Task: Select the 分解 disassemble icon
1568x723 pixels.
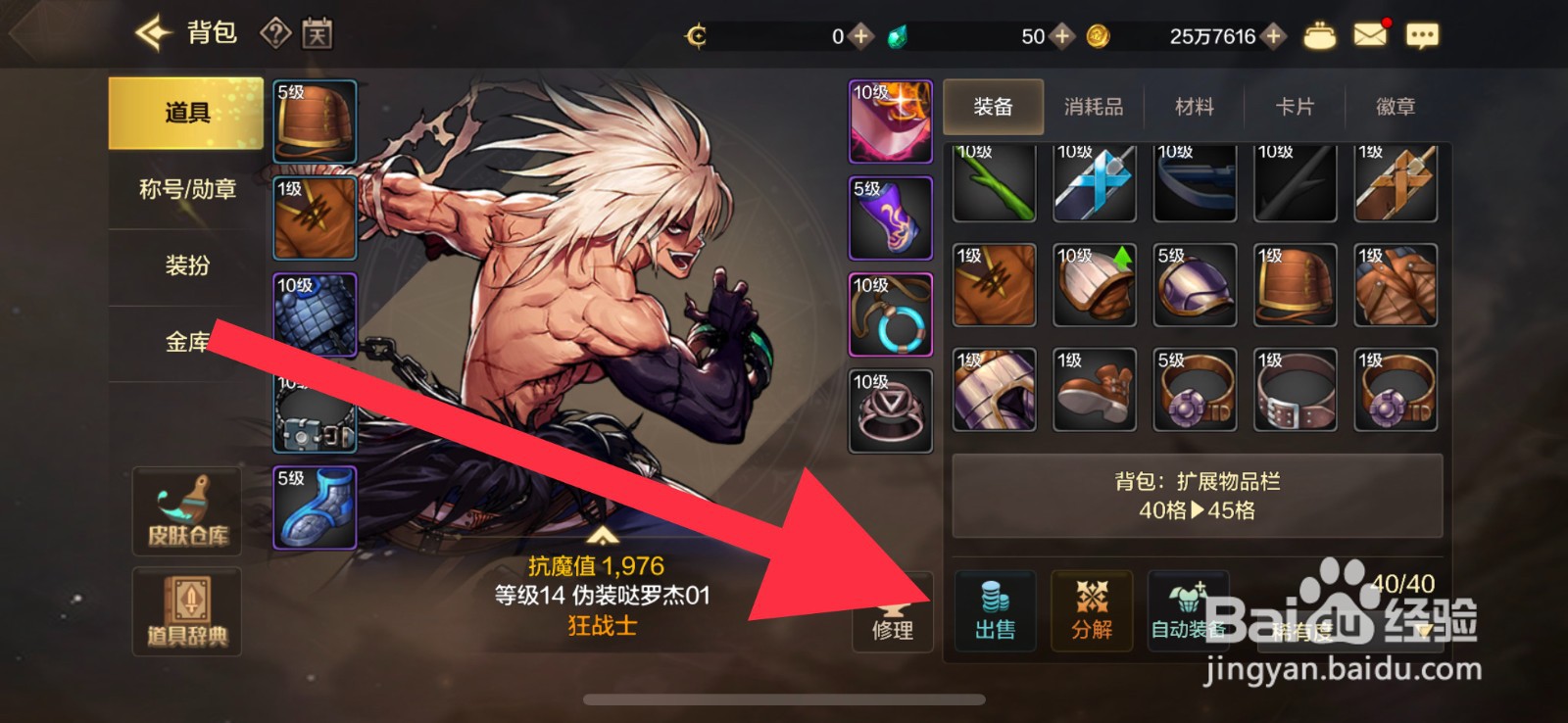Action: tap(1091, 612)
